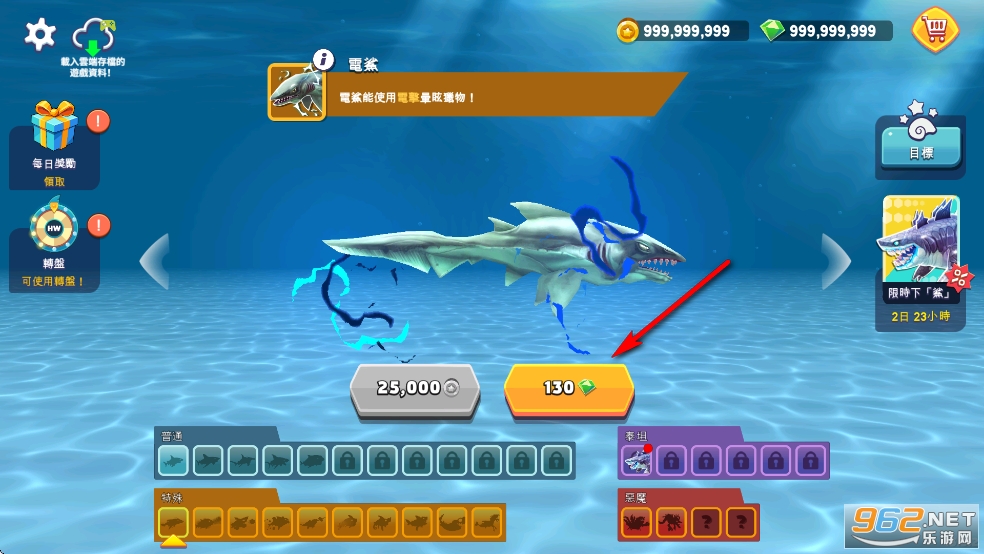984x554 pixels.
Task: Select the first shark in the 普通 row
Action: tap(174, 461)
